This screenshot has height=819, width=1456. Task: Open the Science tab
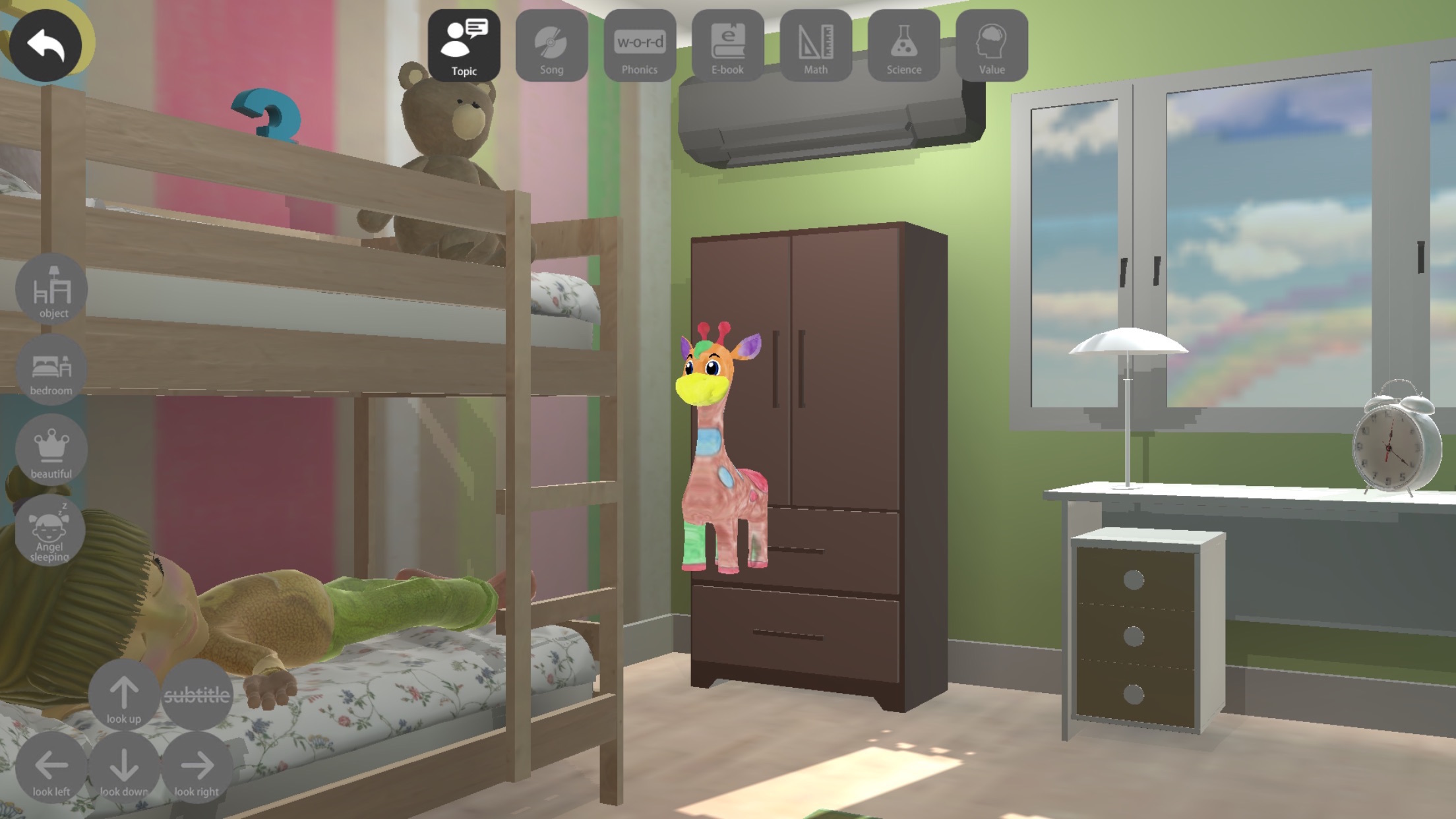pos(903,45)
